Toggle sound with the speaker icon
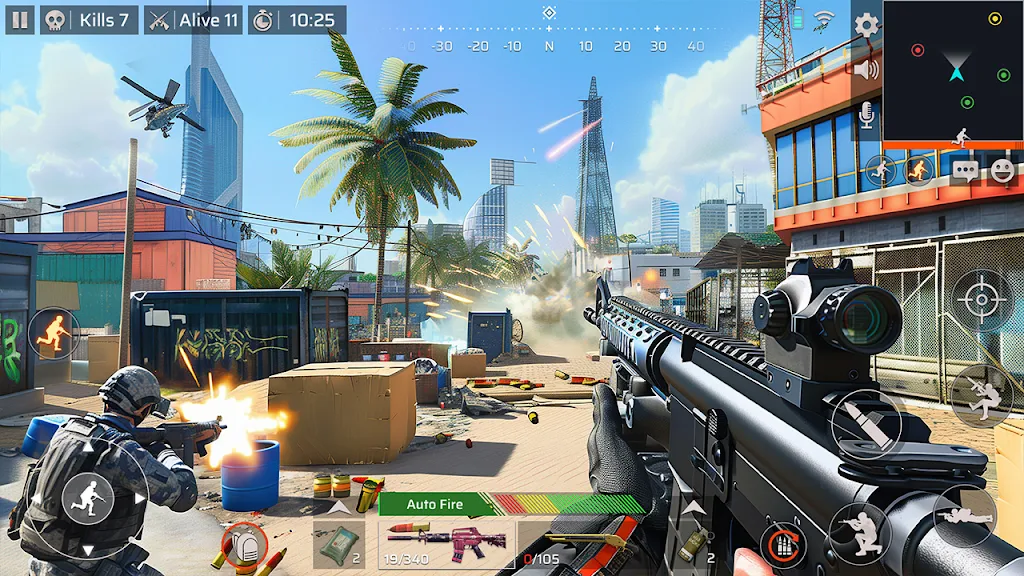 pos(866,69)
